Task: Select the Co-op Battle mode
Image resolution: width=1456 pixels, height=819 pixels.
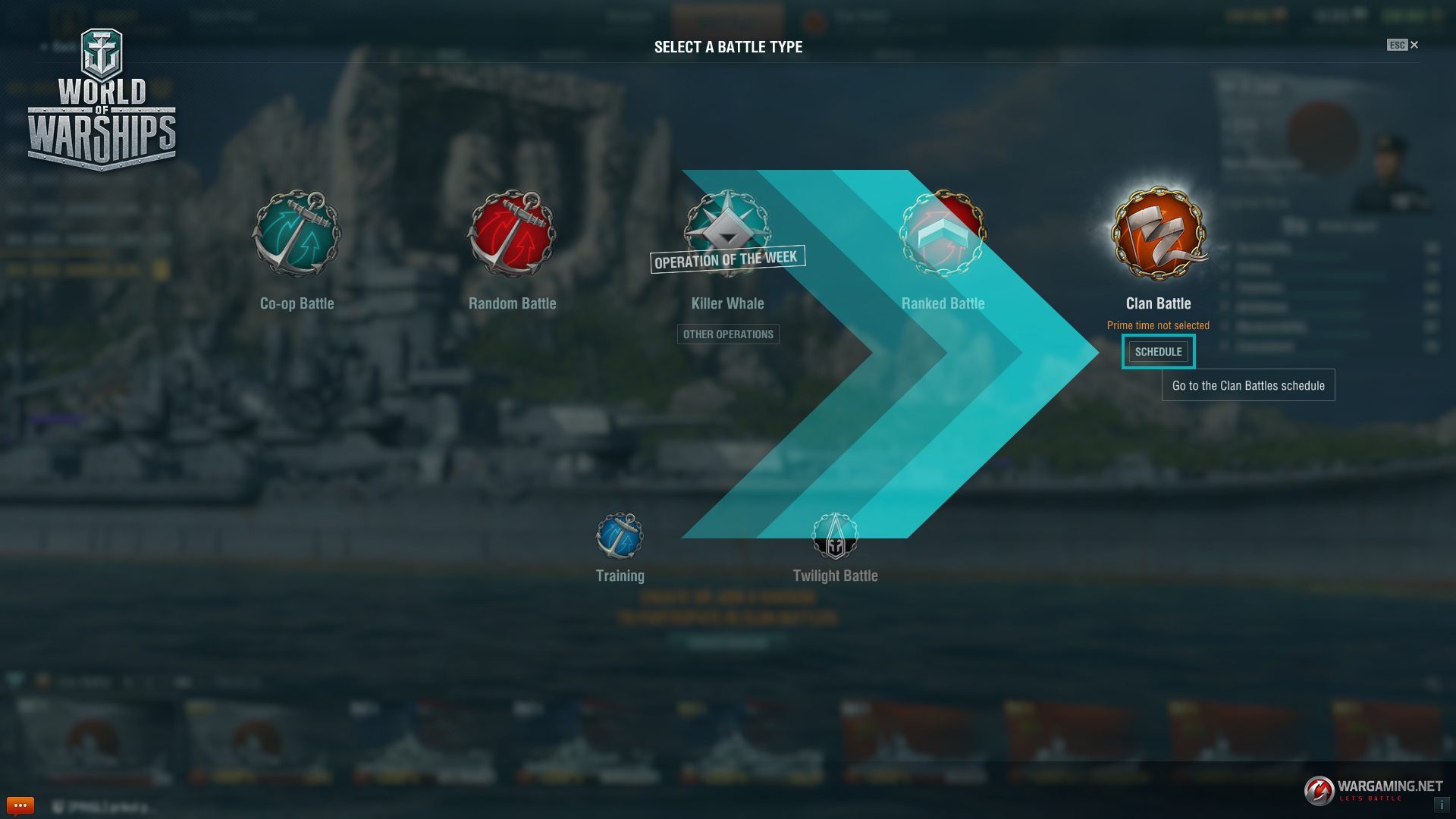Action: click(x=297, y=235)
